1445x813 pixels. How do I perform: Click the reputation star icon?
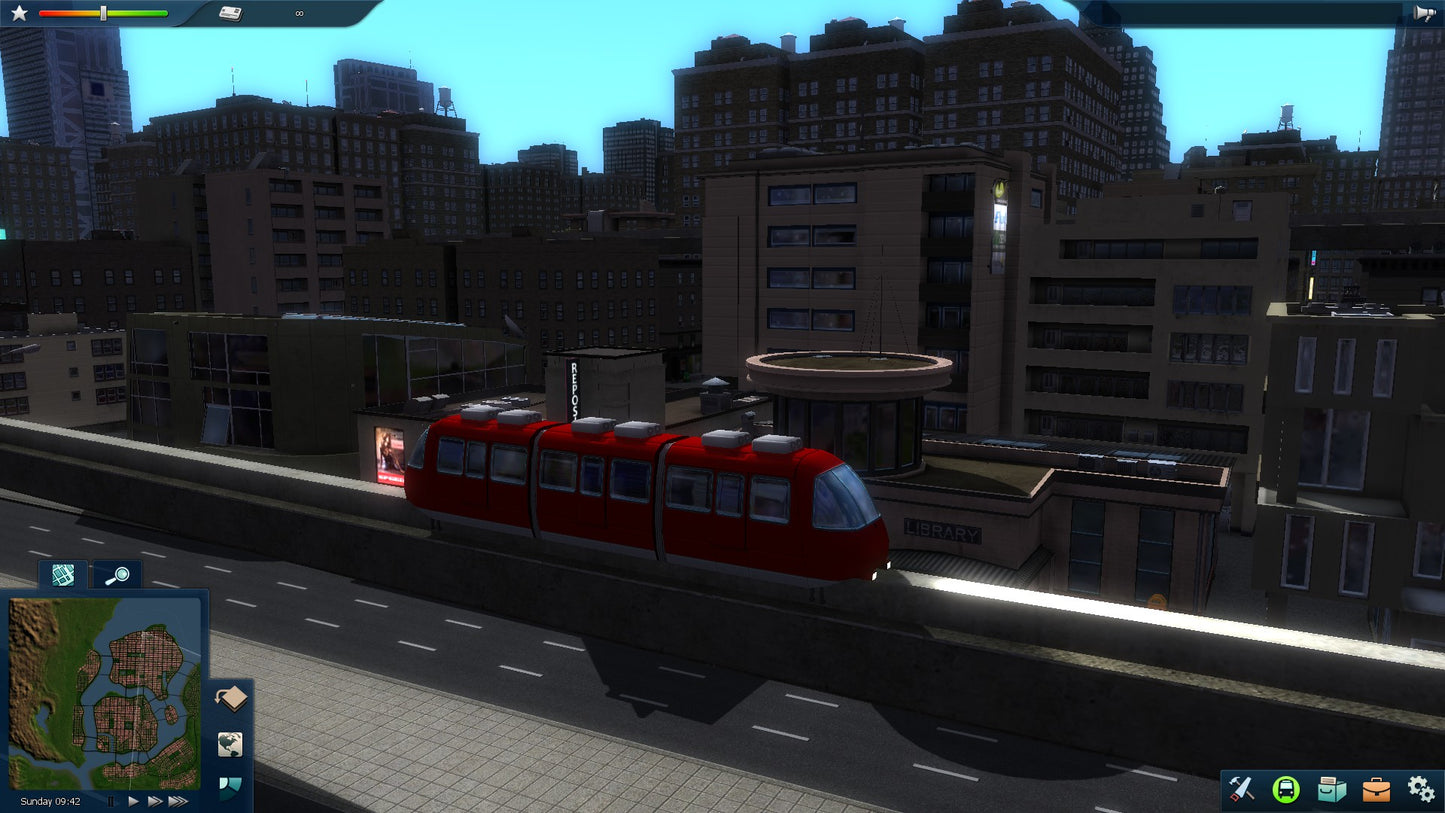20,12
